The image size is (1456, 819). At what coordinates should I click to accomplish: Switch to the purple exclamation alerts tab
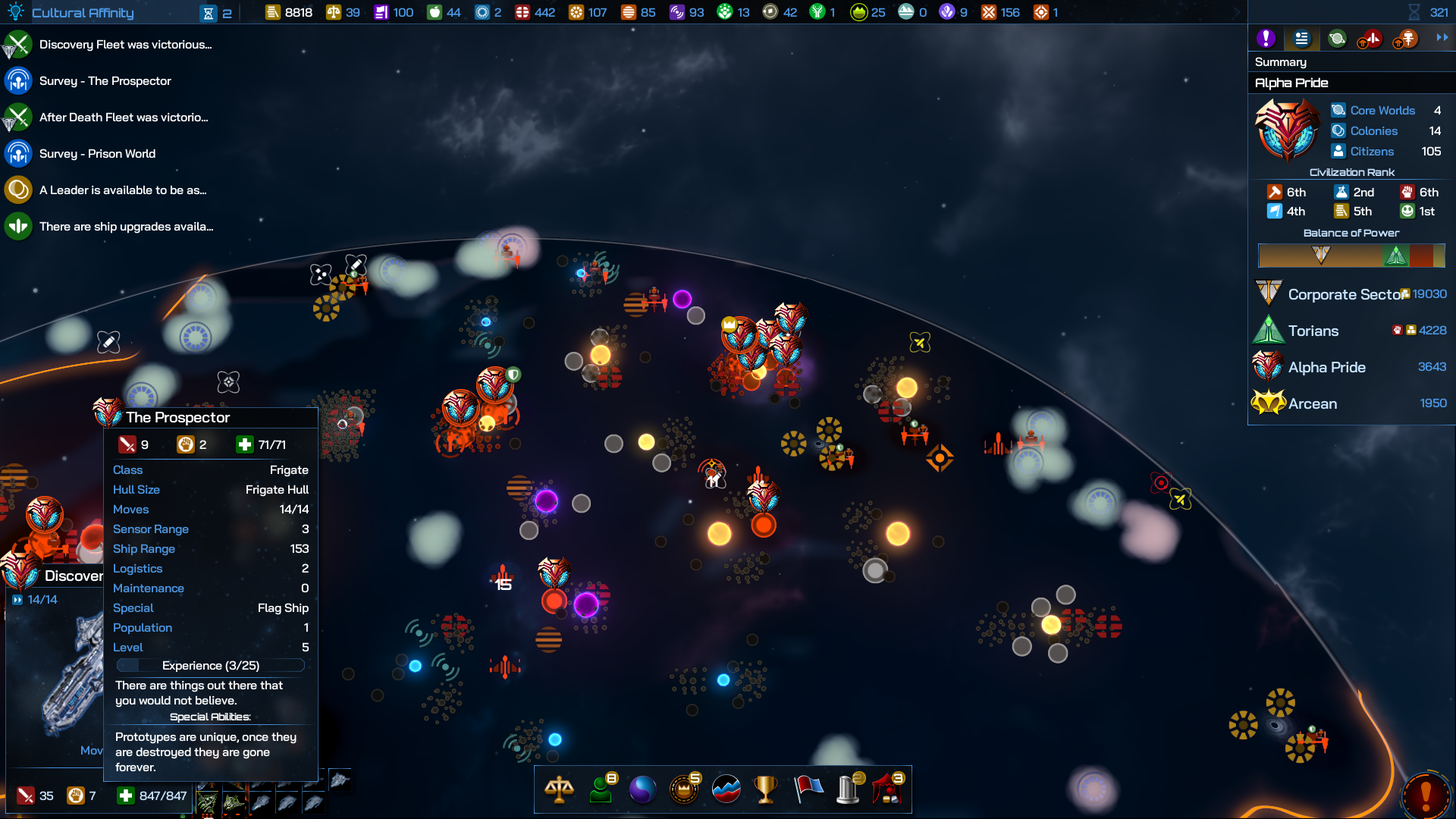click(x=1266, y=38)
